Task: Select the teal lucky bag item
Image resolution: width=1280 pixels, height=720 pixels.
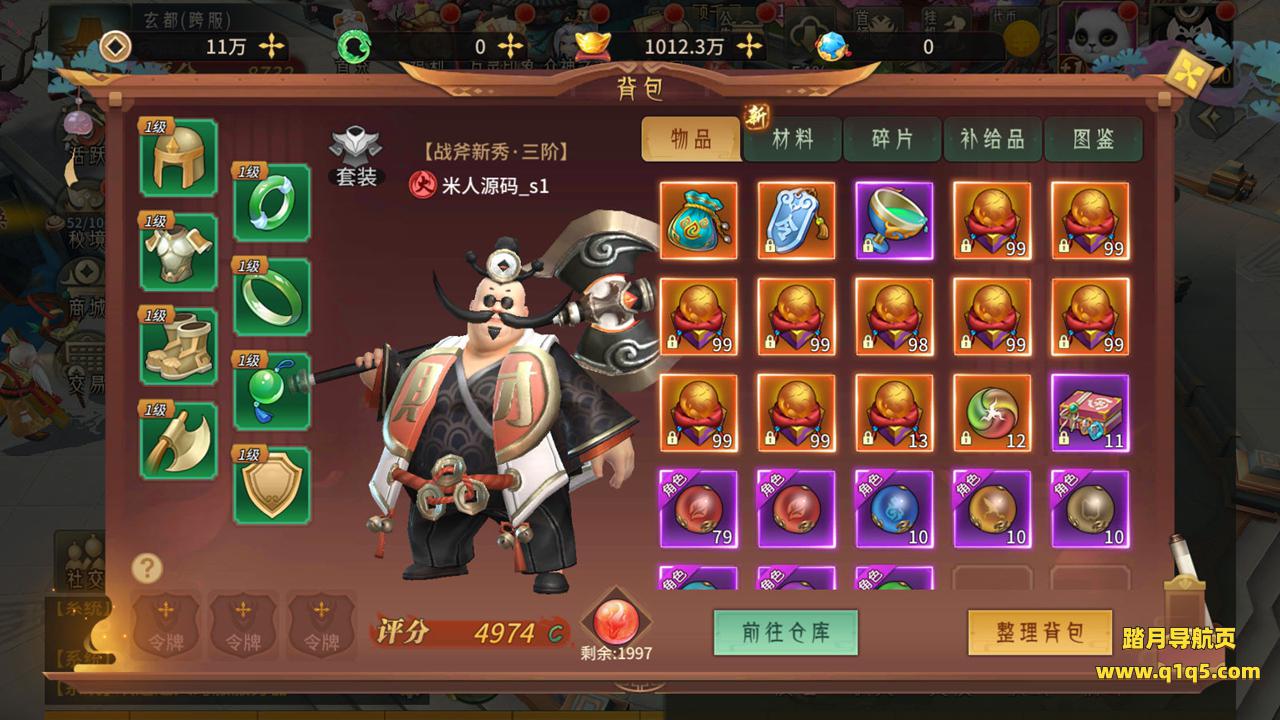Action: (x=698, y=221)
